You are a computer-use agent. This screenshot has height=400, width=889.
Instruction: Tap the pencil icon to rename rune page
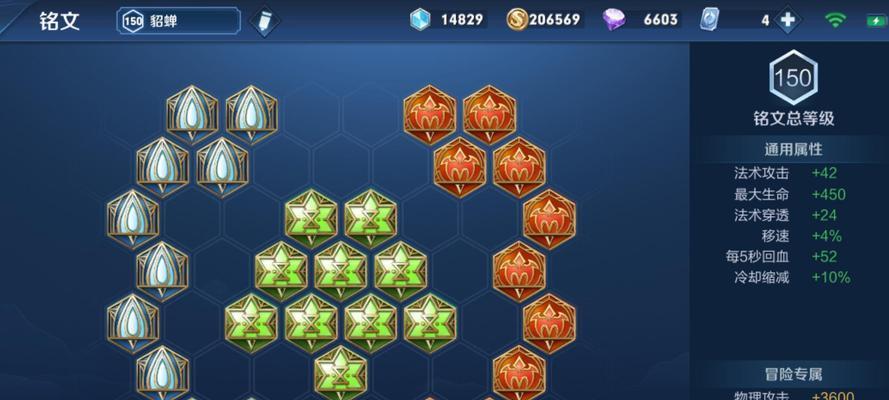coord(264,21)
